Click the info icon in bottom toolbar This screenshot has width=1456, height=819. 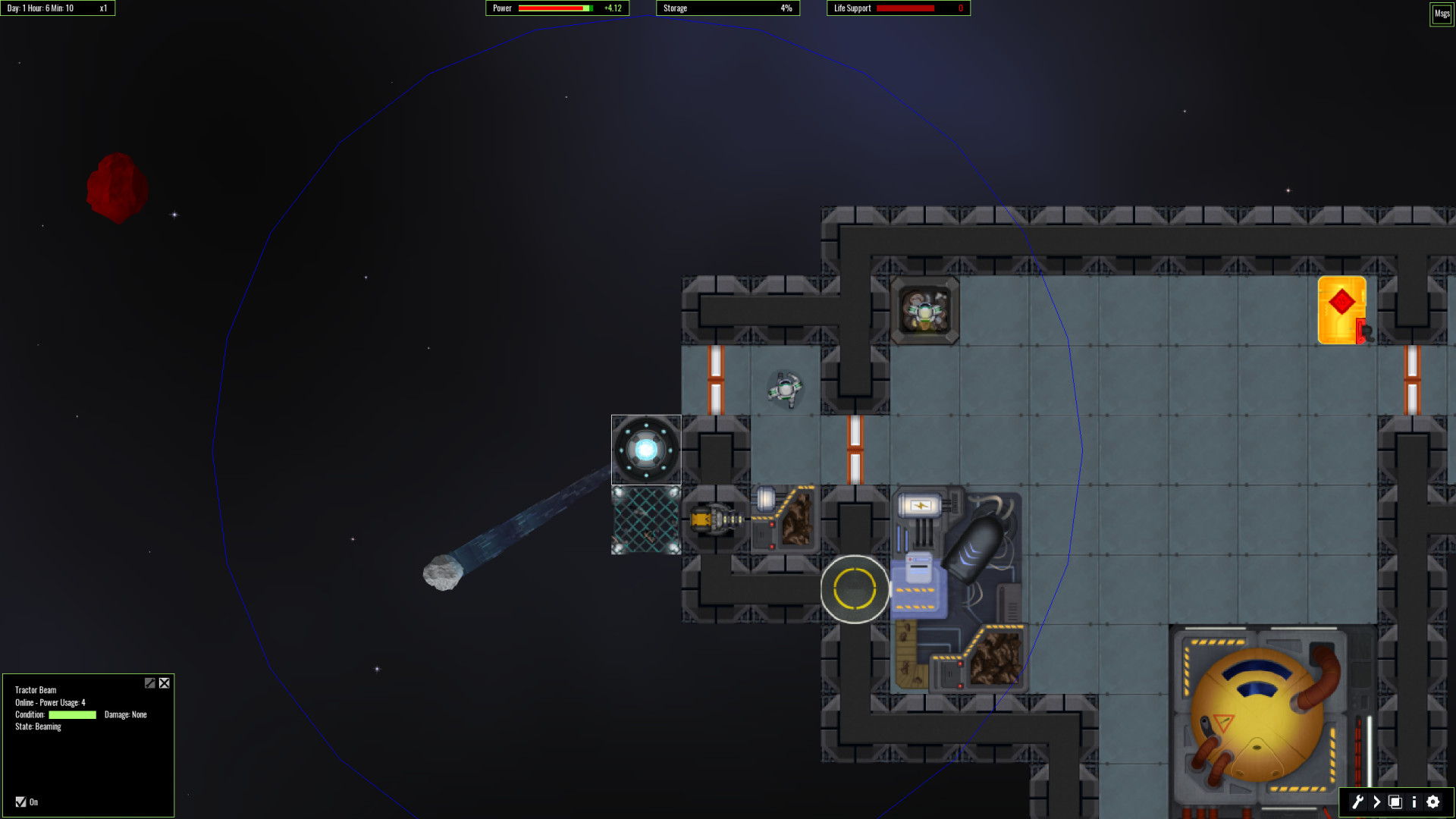click(1414, 802)
